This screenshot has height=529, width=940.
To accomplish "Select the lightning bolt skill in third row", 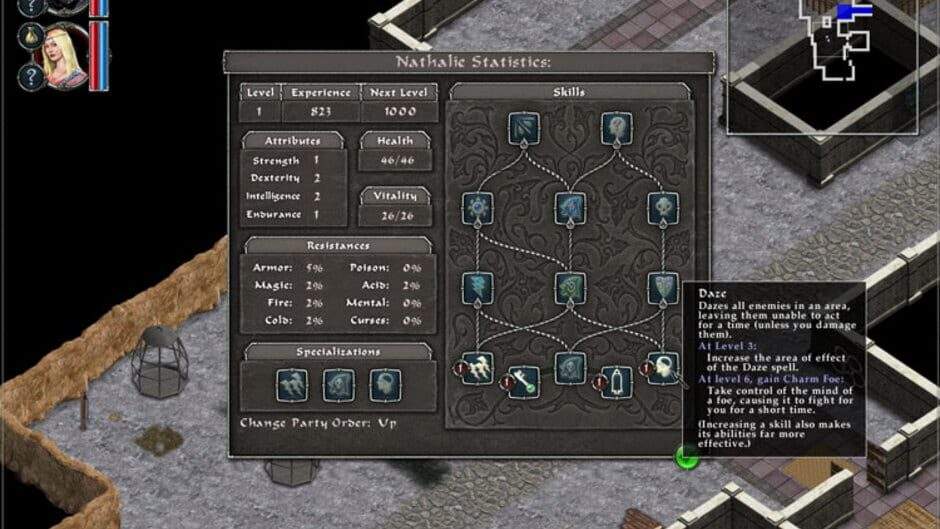I will point(477,288).
